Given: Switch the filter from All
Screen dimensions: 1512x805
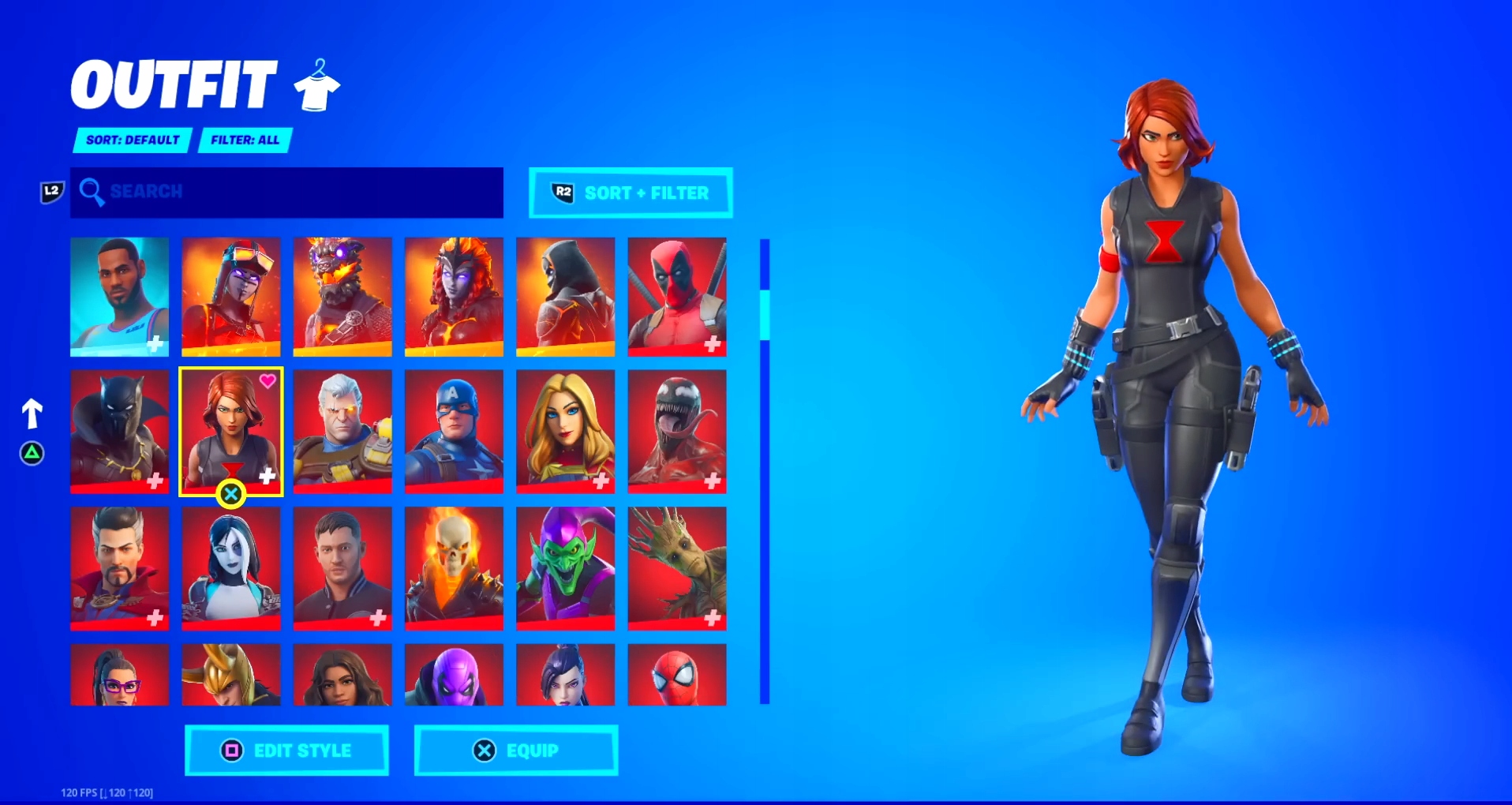Looking at the screenshot, I should pyautogui.click(x=245, y=140).
